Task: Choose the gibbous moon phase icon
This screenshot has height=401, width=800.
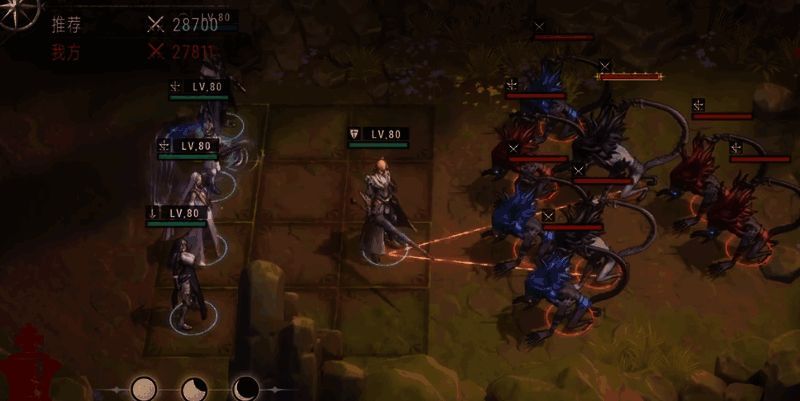Action: [x=195, y=388]
